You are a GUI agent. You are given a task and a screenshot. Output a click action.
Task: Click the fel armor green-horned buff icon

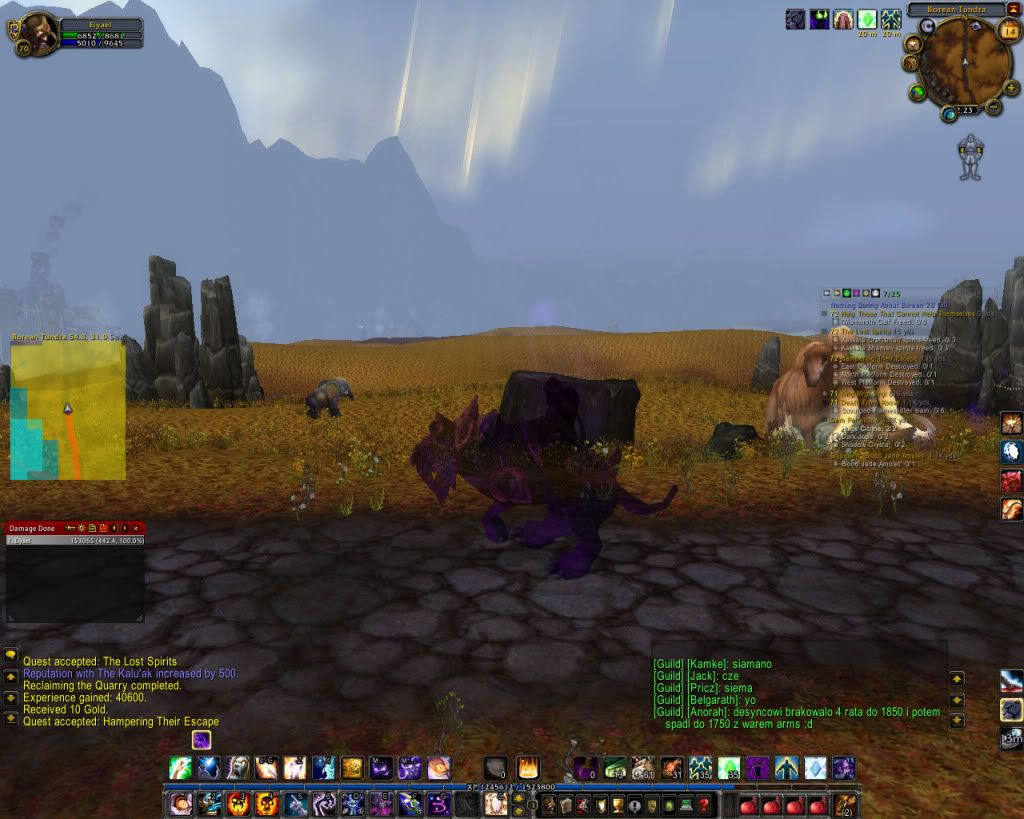819,19
